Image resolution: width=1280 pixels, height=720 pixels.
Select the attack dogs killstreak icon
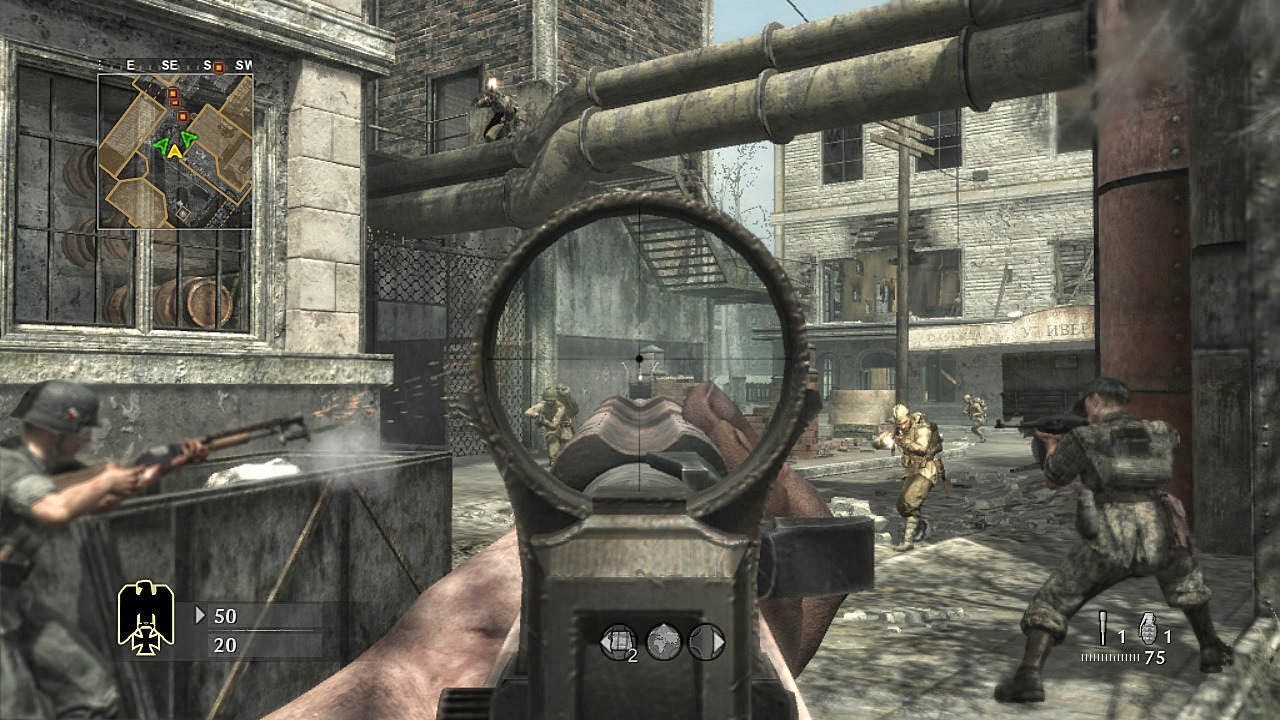pyautogui.click(x=702, y=642)
